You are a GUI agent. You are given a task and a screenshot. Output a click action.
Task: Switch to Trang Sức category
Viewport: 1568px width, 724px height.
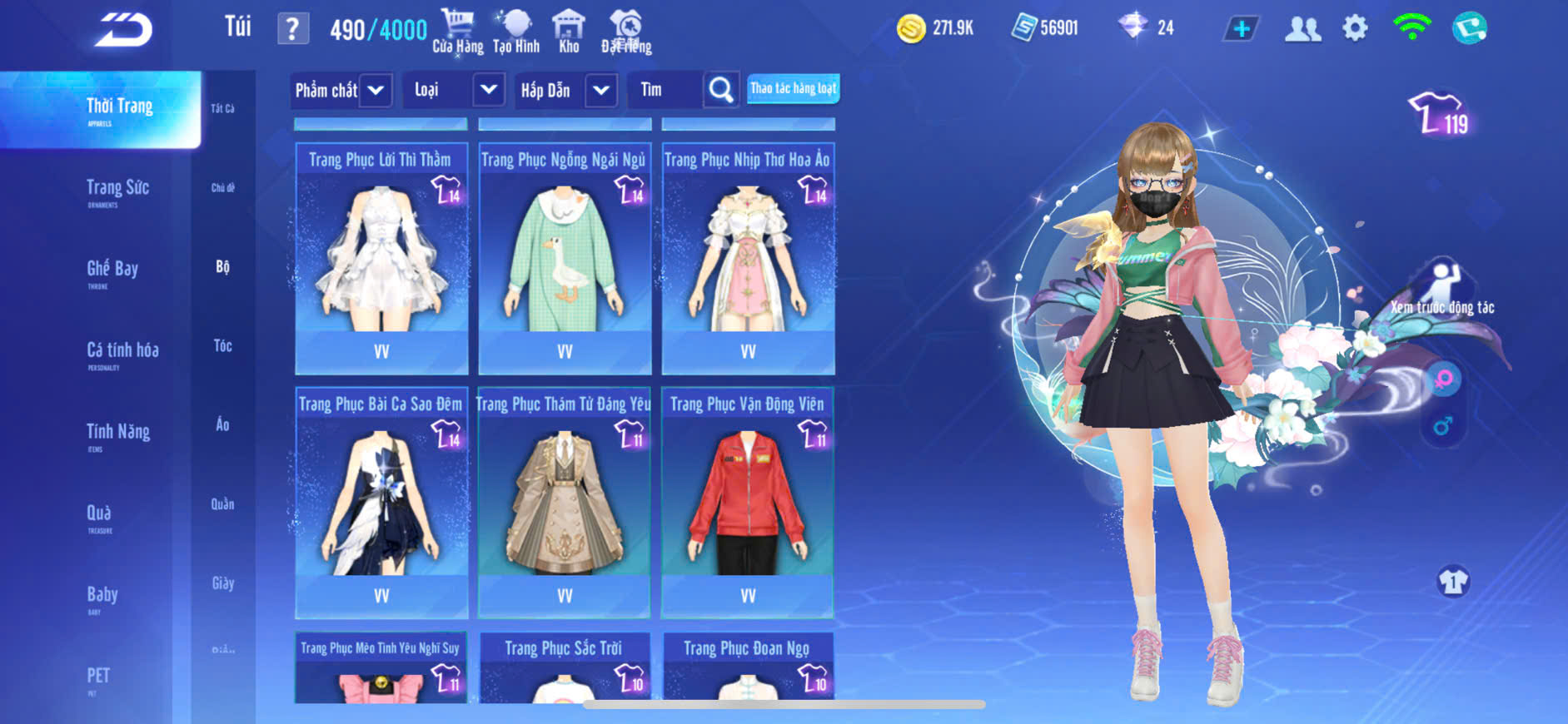point(117,190)
